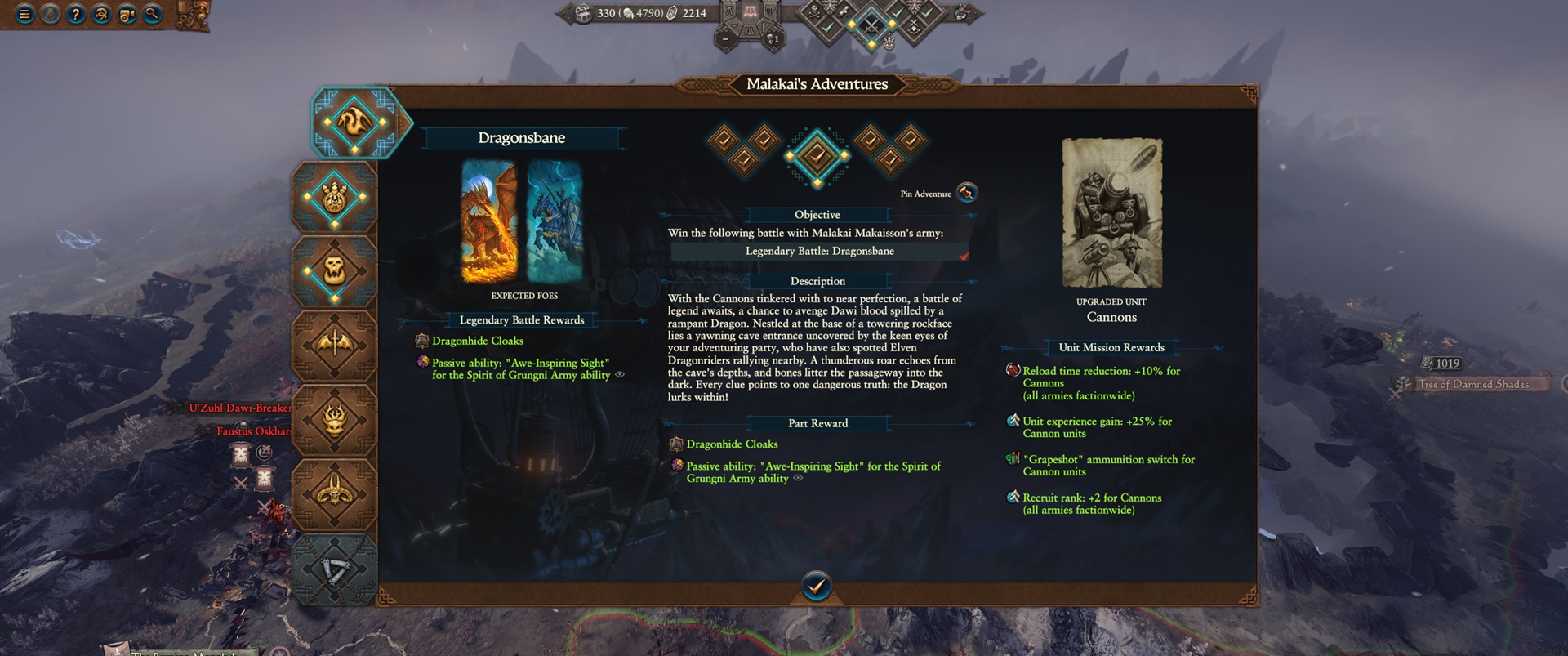1568x656 pixels.
Task: Confirm with the checkmark button at bottom
Action: (817, 584)
